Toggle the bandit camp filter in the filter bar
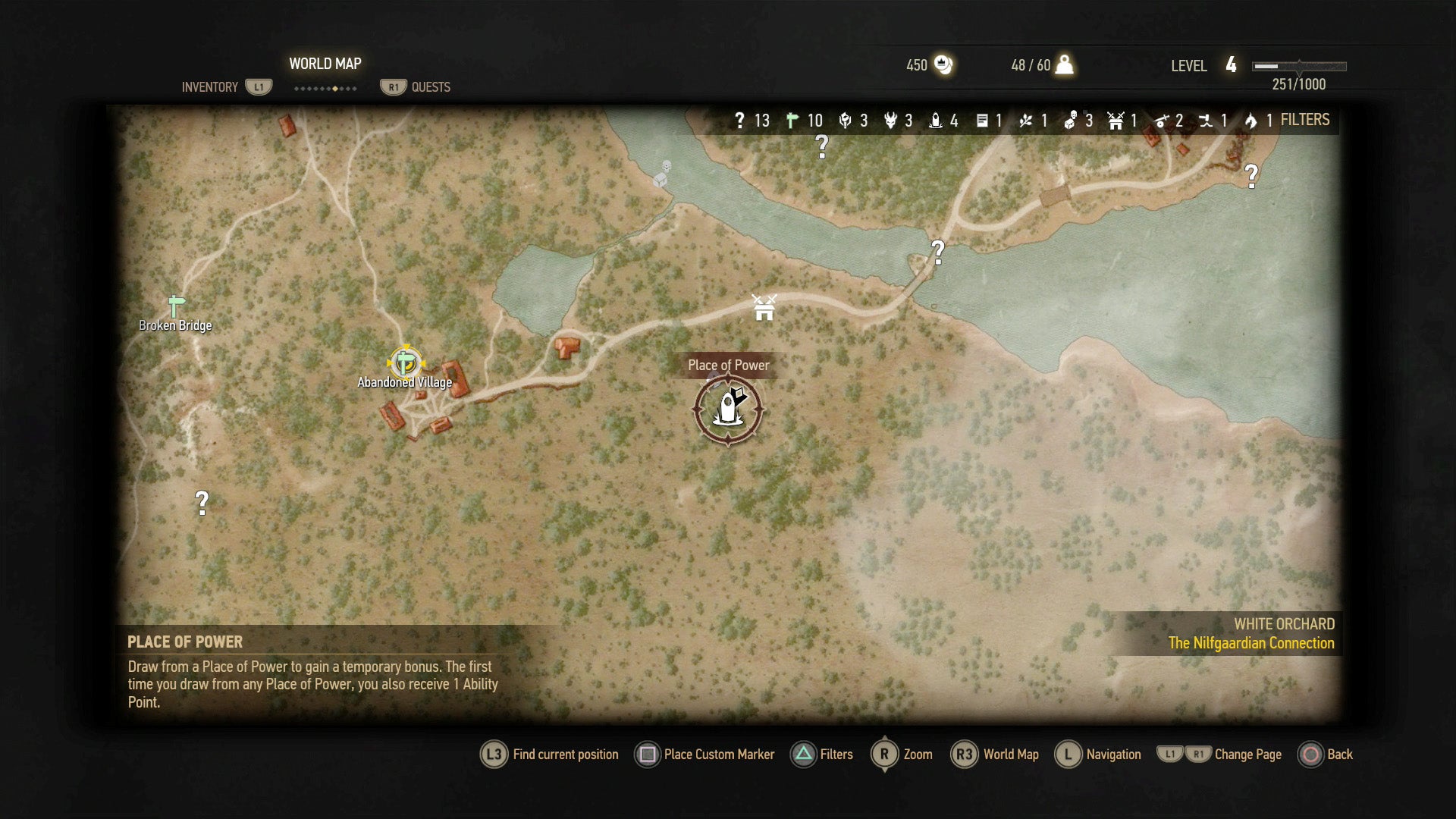Image resolution: width=1456 pixels, height=819 pixels. click(1116, 121)
